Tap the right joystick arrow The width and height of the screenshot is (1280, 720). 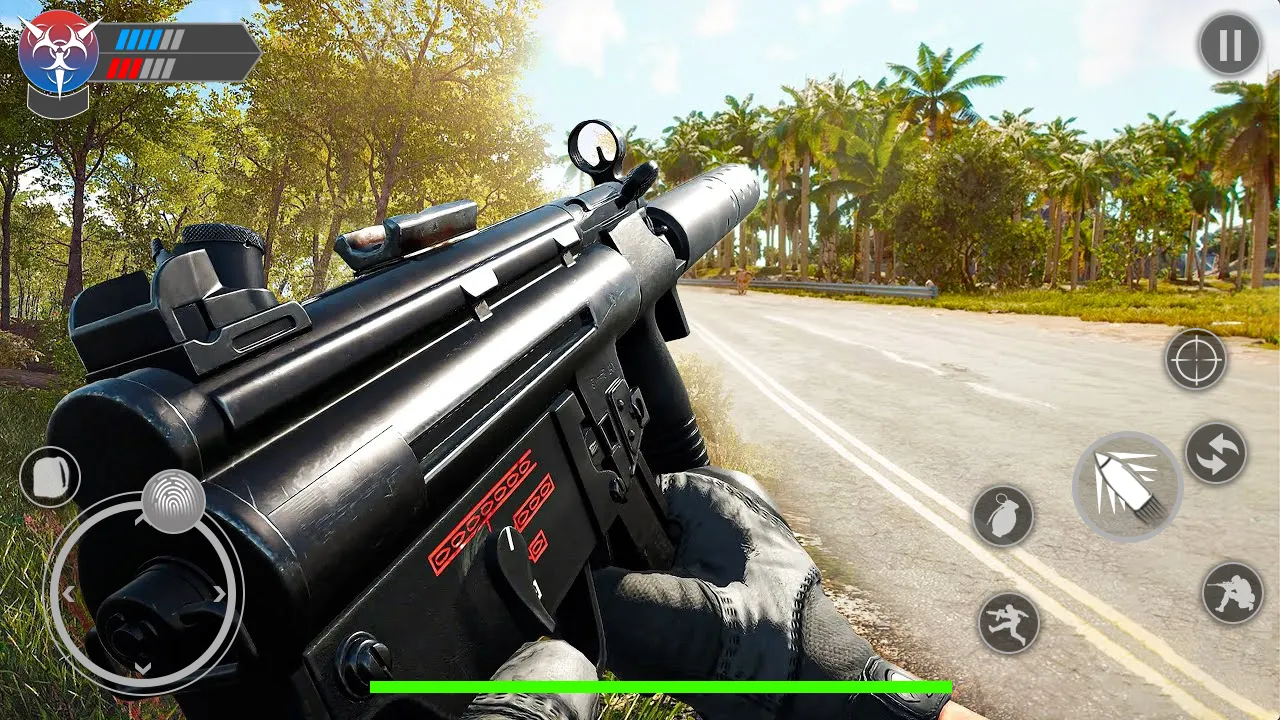click(x=219, y=592)
